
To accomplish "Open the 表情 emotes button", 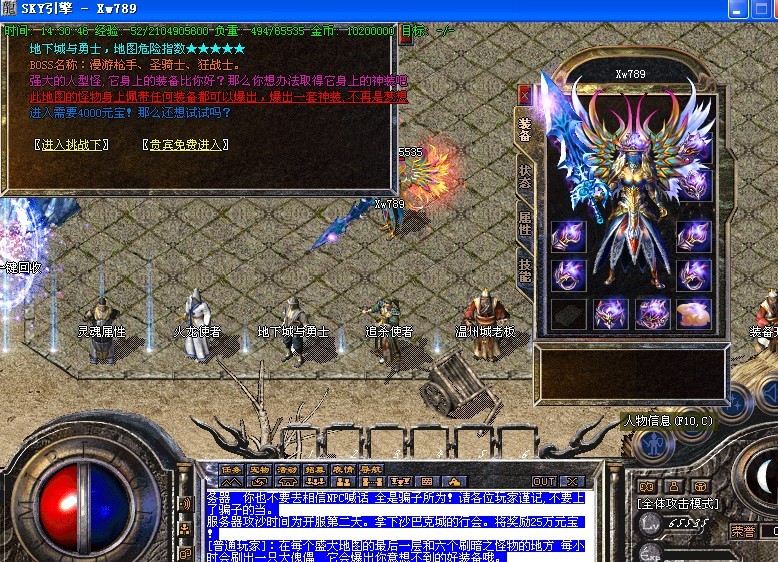I will [343, 469].
